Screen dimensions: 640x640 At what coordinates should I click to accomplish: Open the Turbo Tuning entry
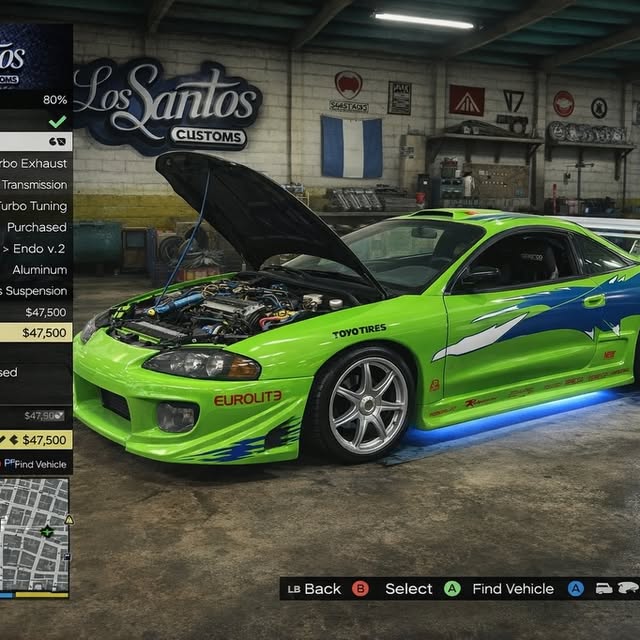click(36, 206)
